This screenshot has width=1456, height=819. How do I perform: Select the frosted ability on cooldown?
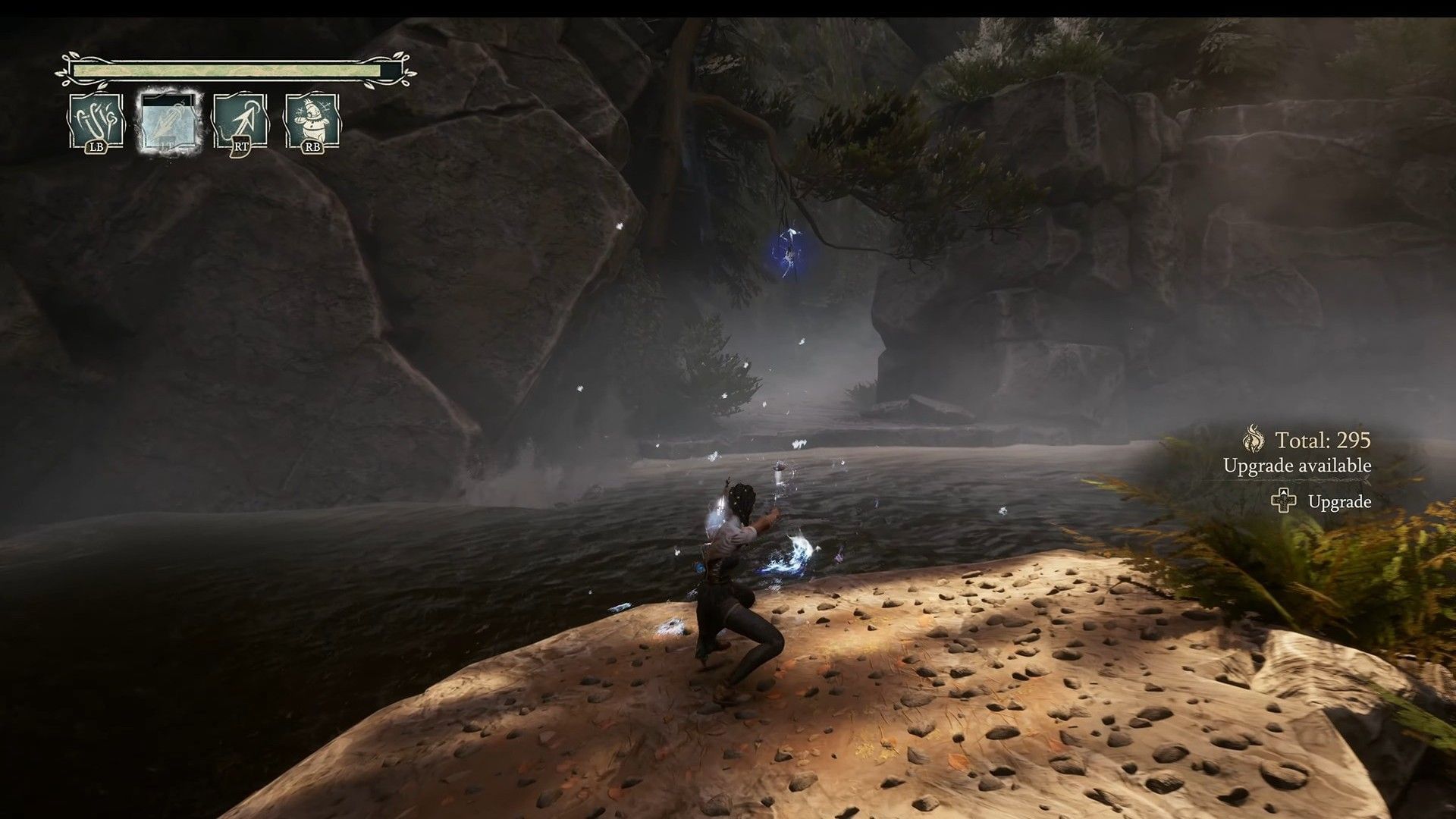click(x=168, y=121)
